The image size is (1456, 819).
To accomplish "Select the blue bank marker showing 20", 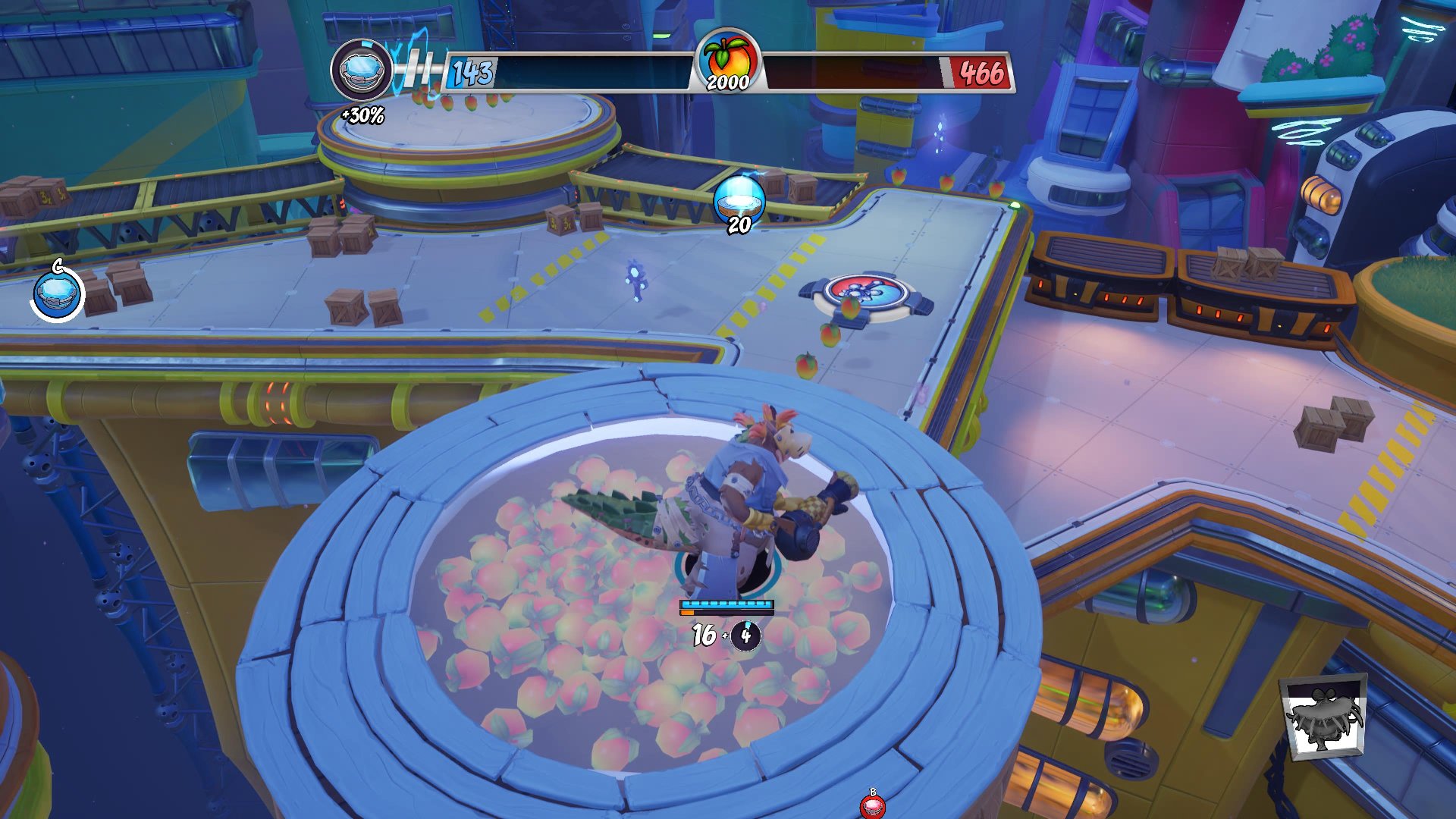I will tap(739, 199).
